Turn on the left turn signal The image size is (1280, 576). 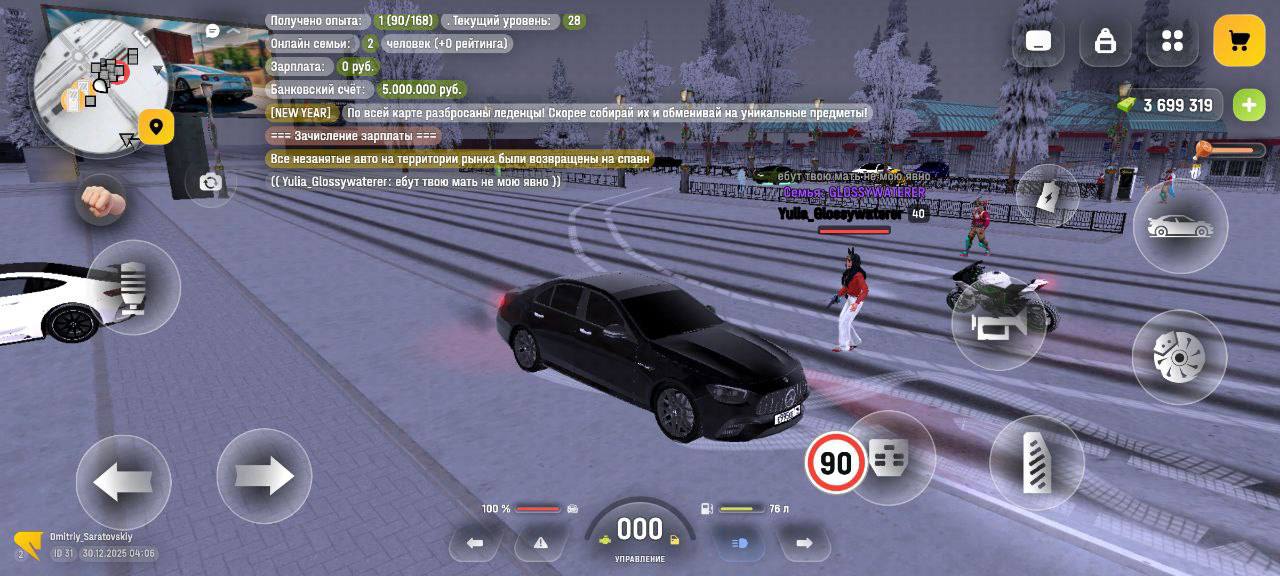coord(475,543)
